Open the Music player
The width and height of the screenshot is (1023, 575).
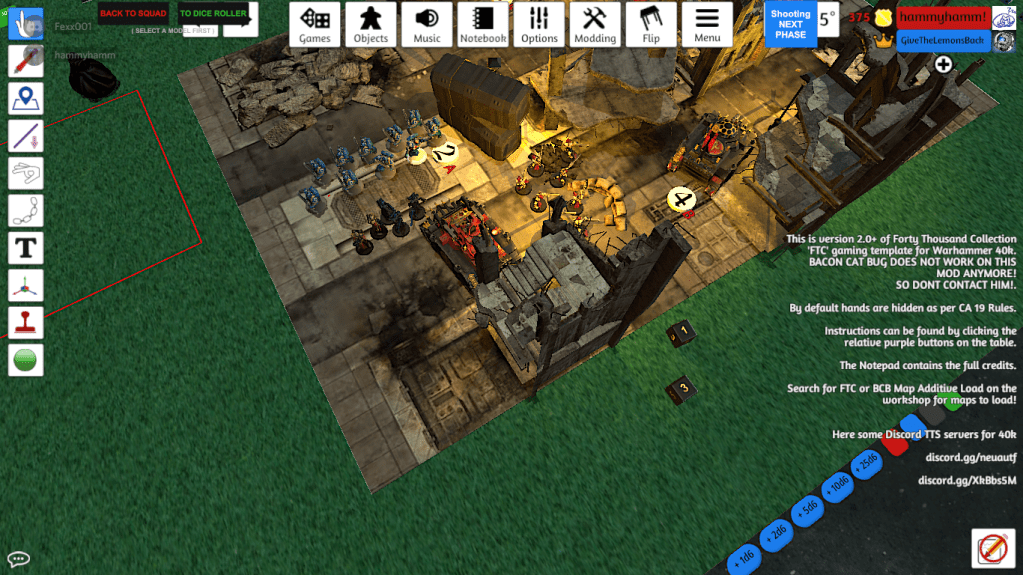tap(427, 24)
